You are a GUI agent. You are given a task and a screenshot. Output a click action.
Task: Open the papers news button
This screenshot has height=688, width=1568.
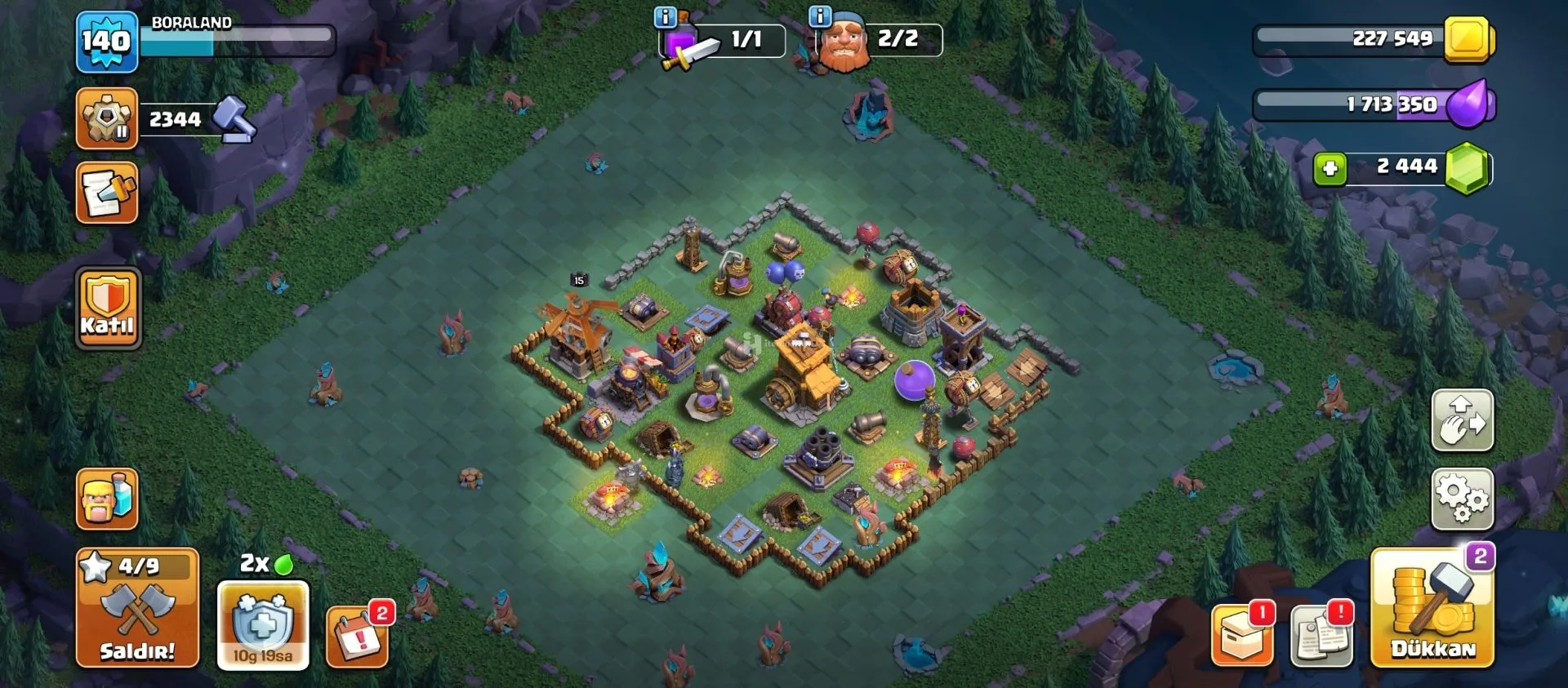pos(1321,636)
